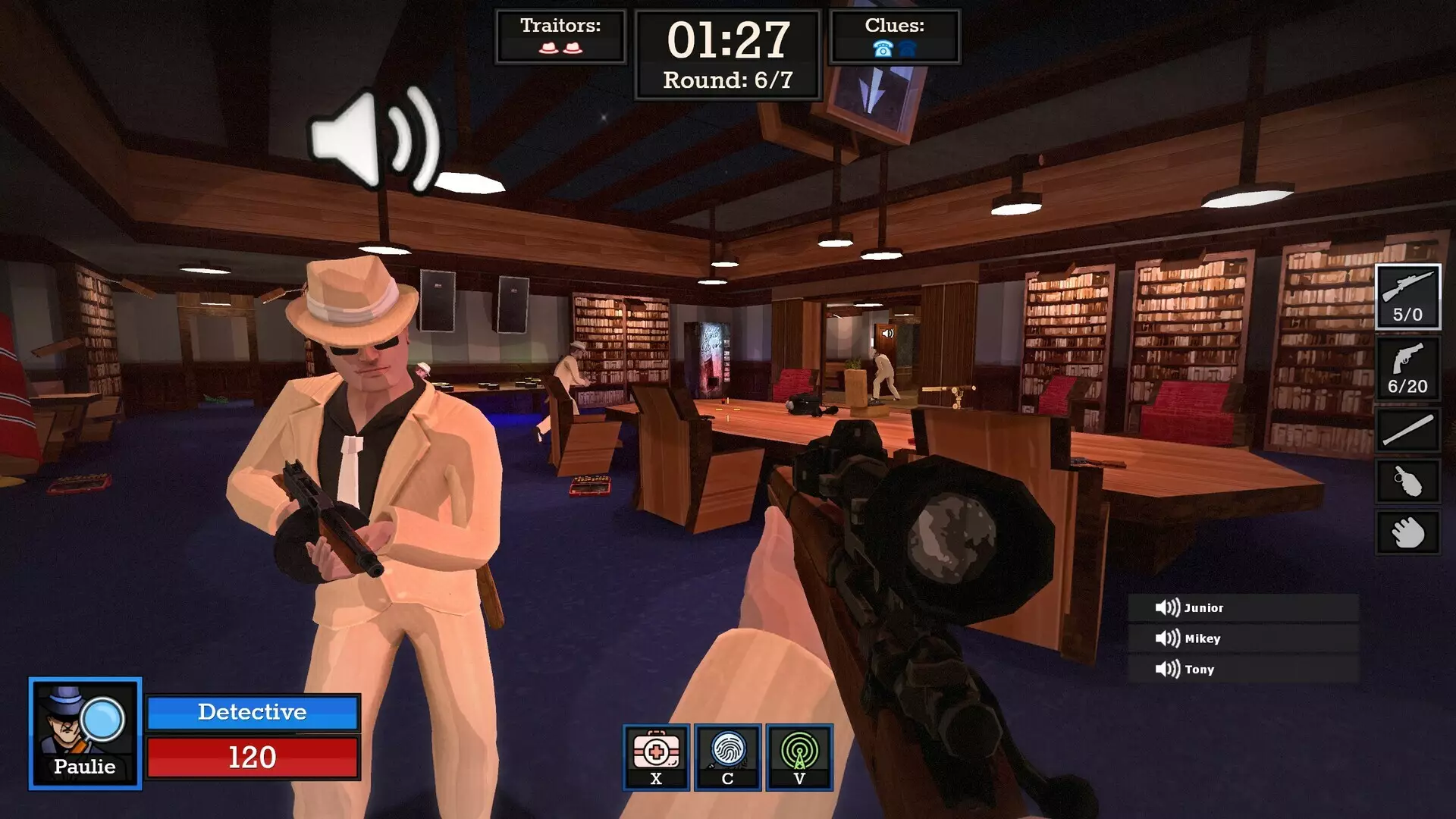Click Junior in the voice chat list

[1242, 607]
